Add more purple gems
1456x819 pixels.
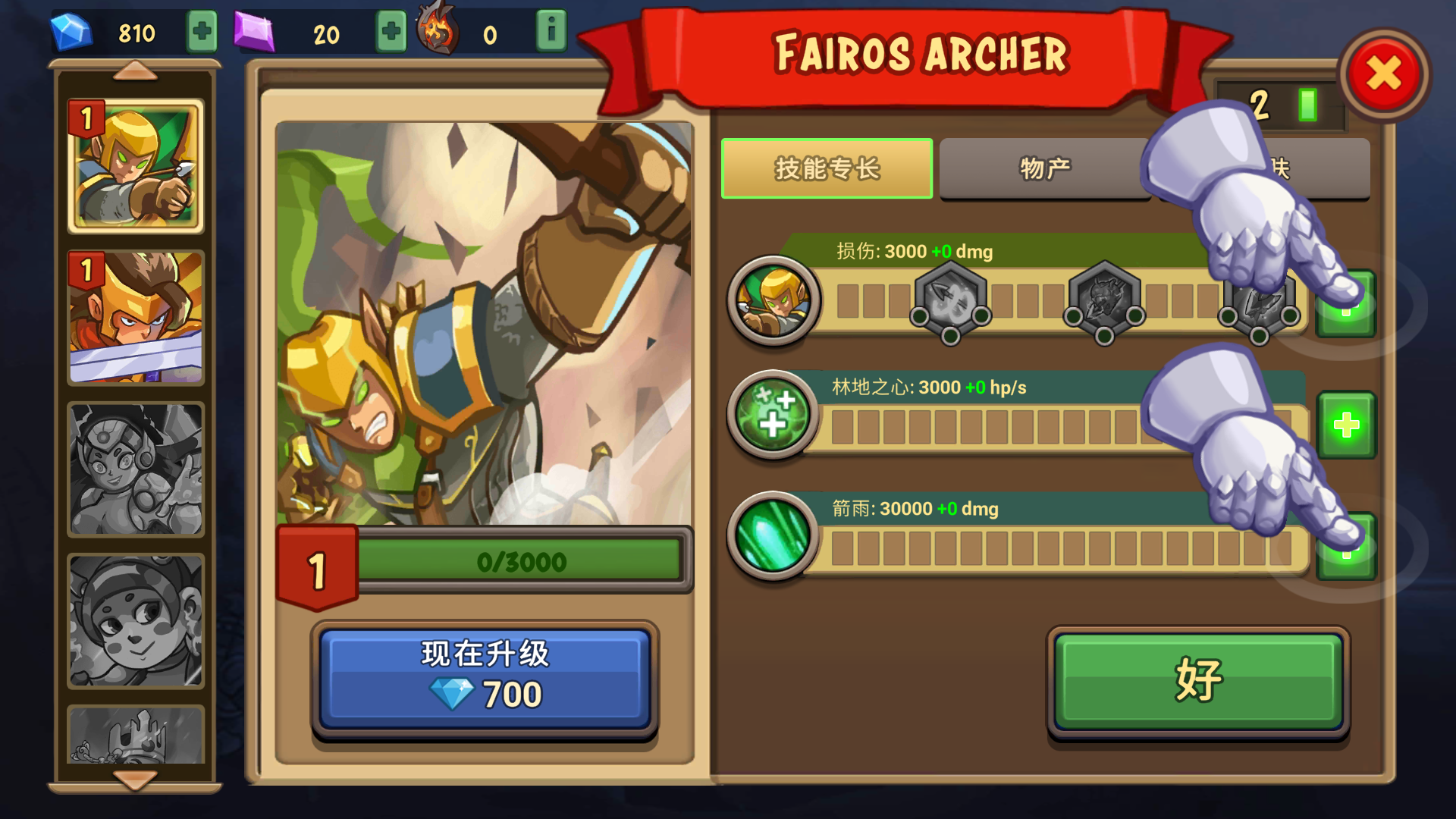click(x=391, y=32)
